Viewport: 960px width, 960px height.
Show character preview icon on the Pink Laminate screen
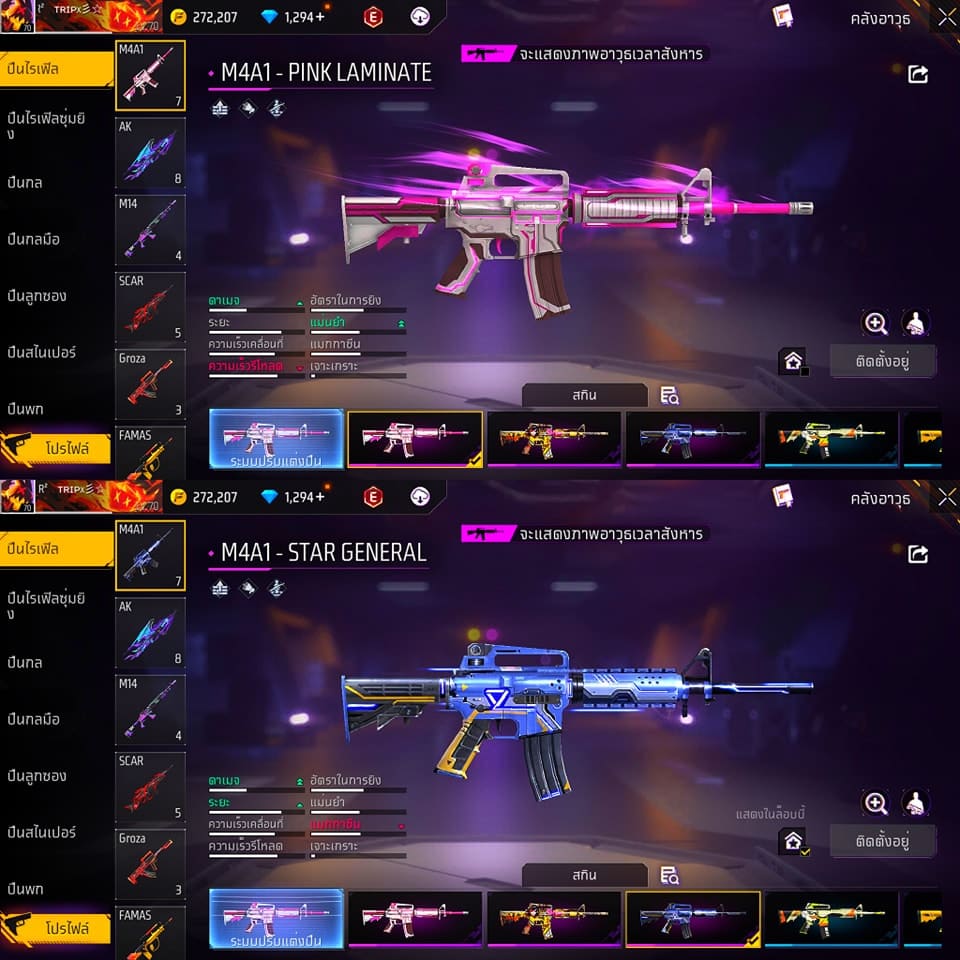(x=915, y=323)
